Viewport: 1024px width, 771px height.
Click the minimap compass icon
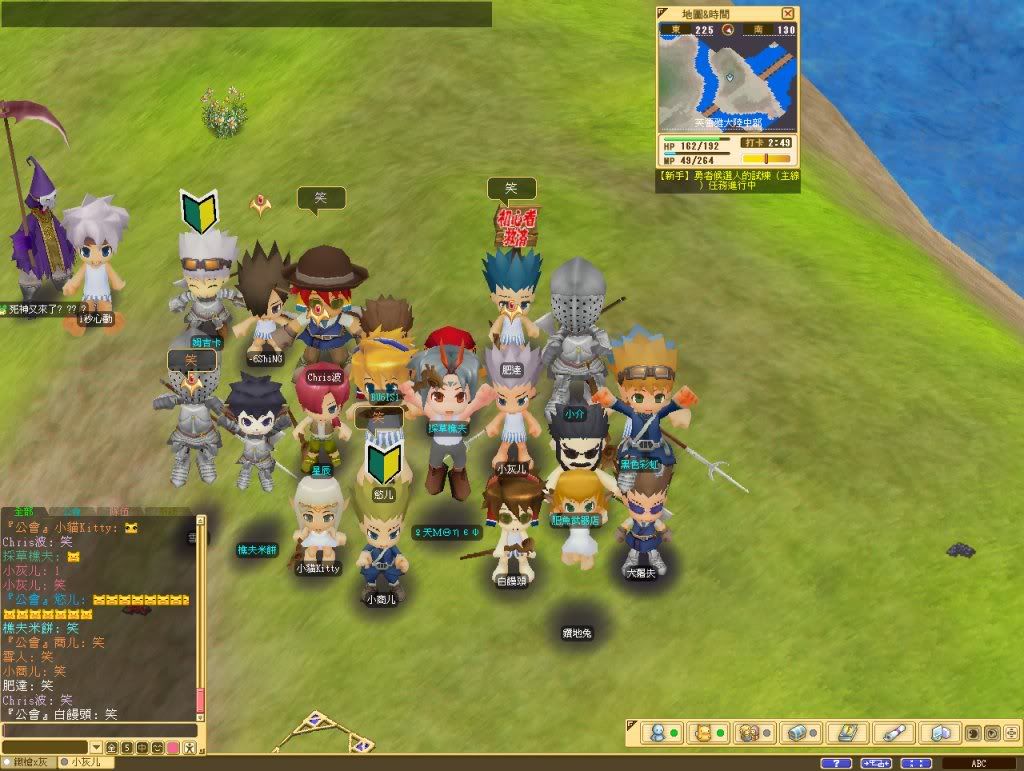[x=727, y=30]
